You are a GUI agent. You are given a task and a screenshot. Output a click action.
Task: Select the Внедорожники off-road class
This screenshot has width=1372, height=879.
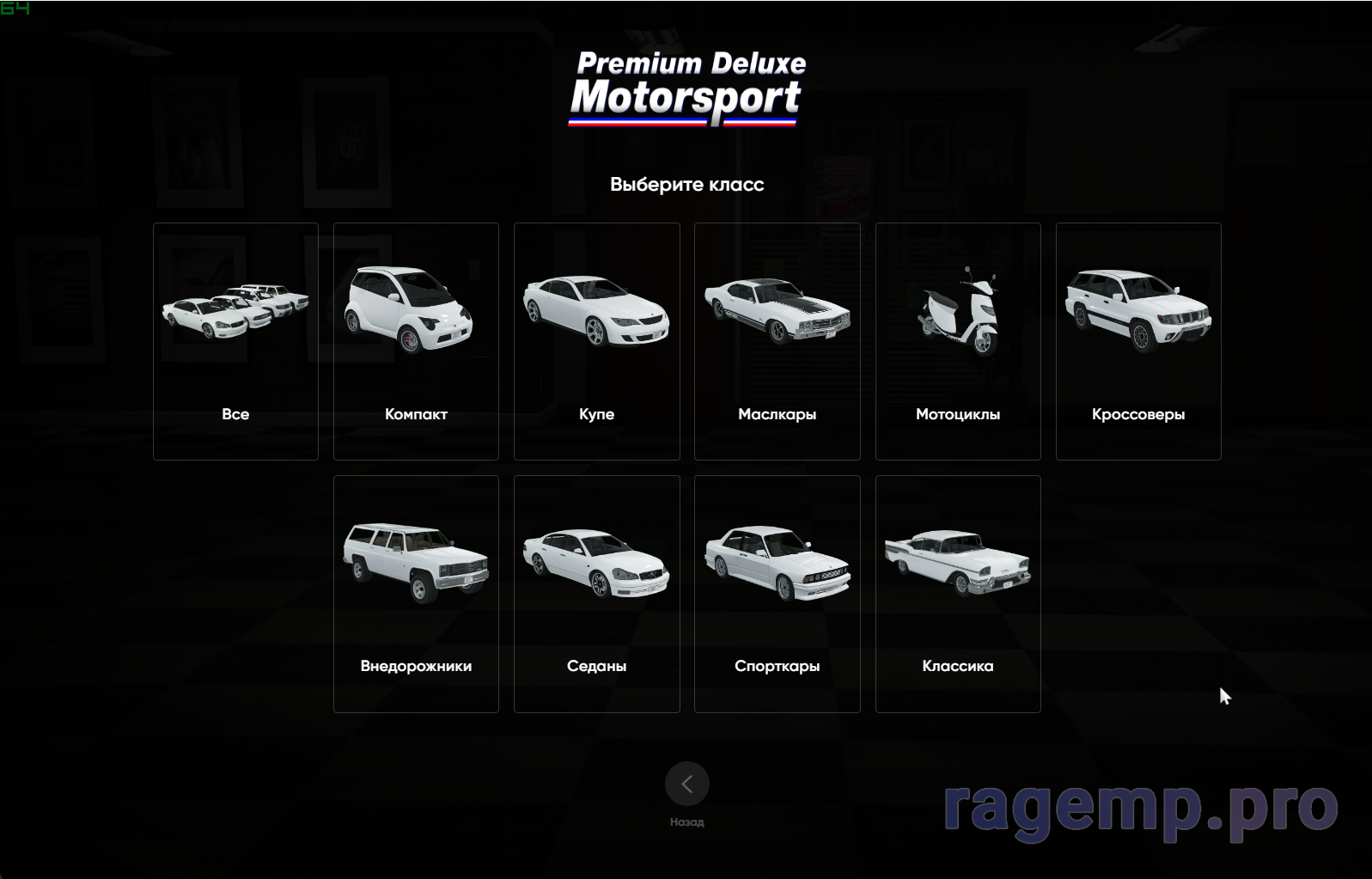(x=416, y=594)
